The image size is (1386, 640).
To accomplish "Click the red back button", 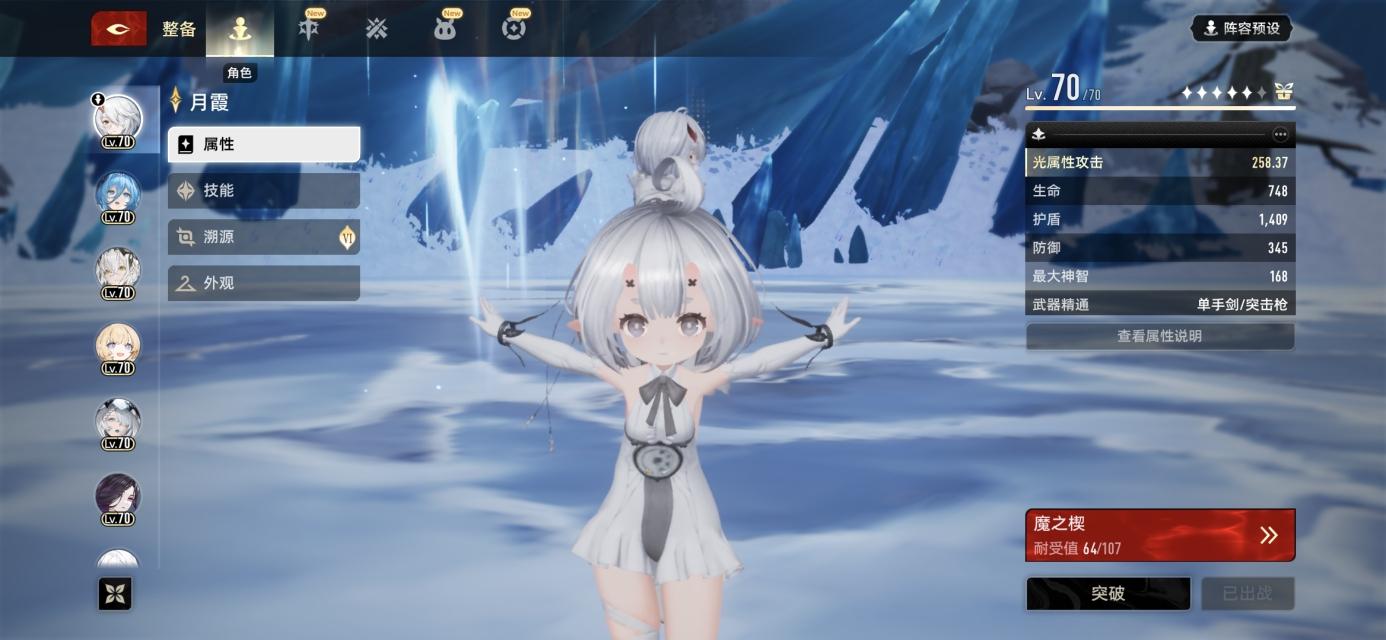I will (x=118, y=29).
